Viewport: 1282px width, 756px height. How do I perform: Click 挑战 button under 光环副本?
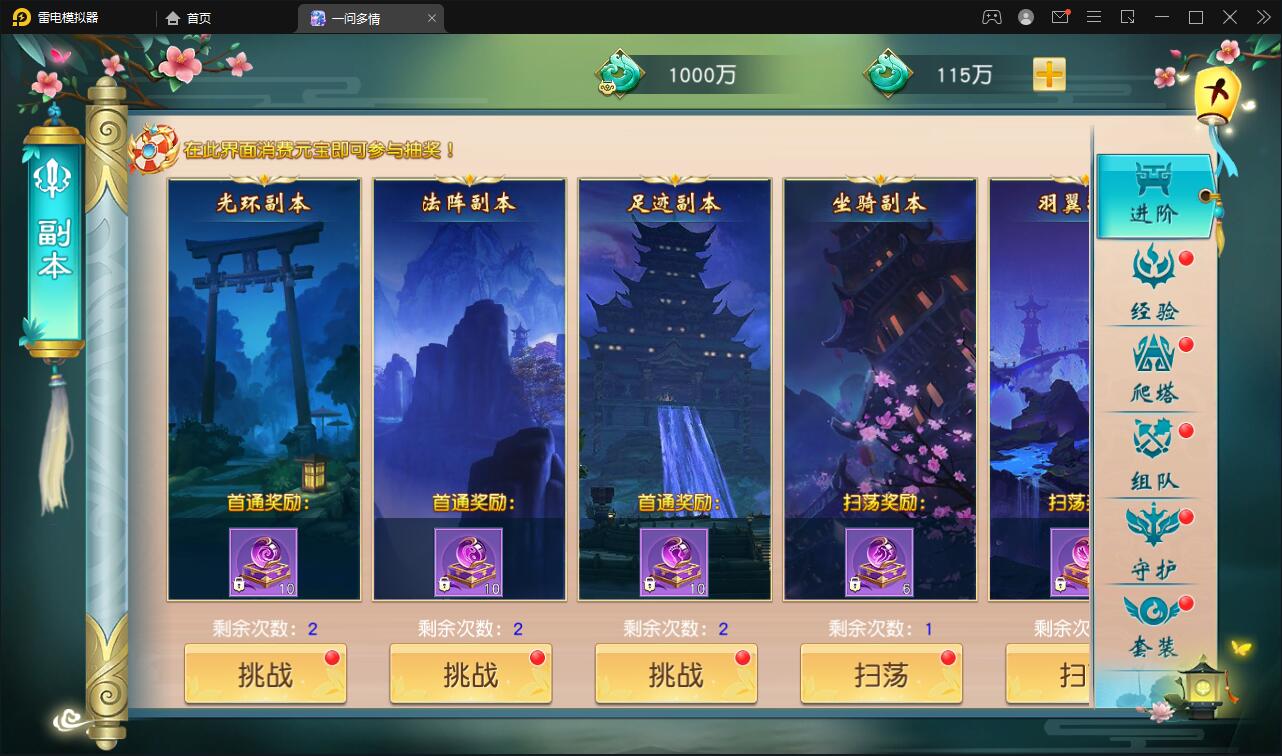tap(264, 674)
